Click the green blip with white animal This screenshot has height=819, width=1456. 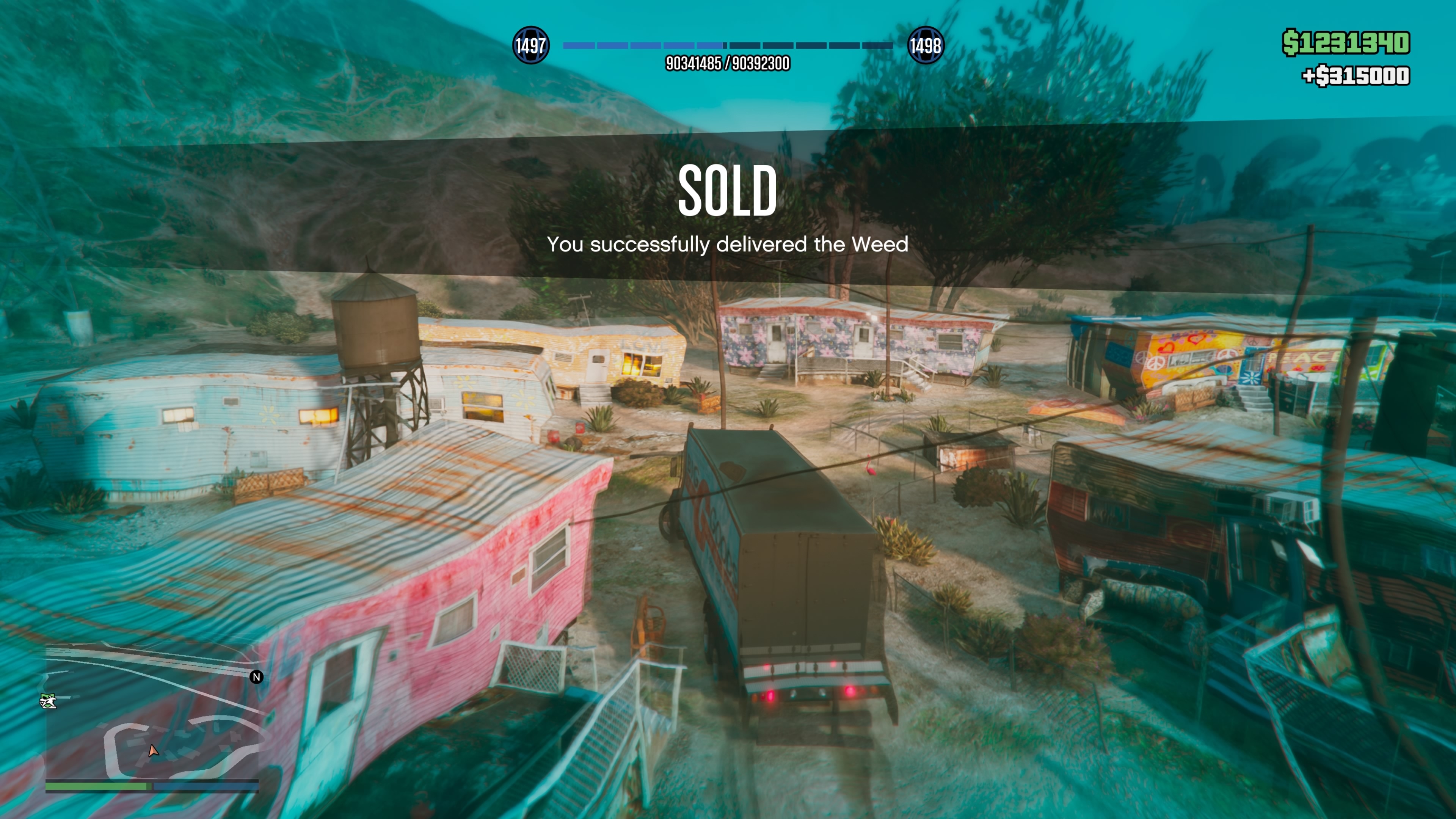coord(48,701)
